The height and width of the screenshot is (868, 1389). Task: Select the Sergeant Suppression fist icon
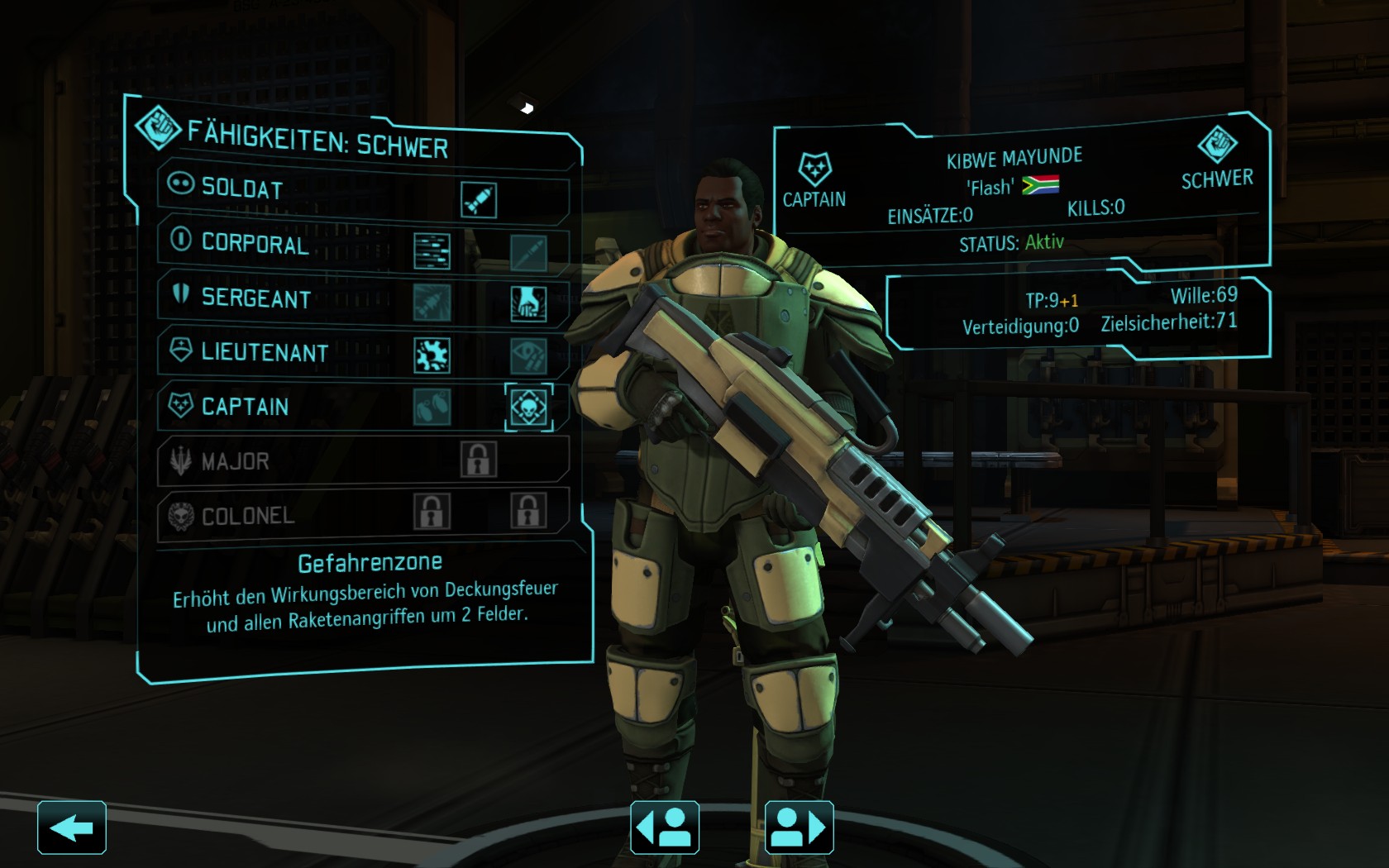tap(528, 304)
